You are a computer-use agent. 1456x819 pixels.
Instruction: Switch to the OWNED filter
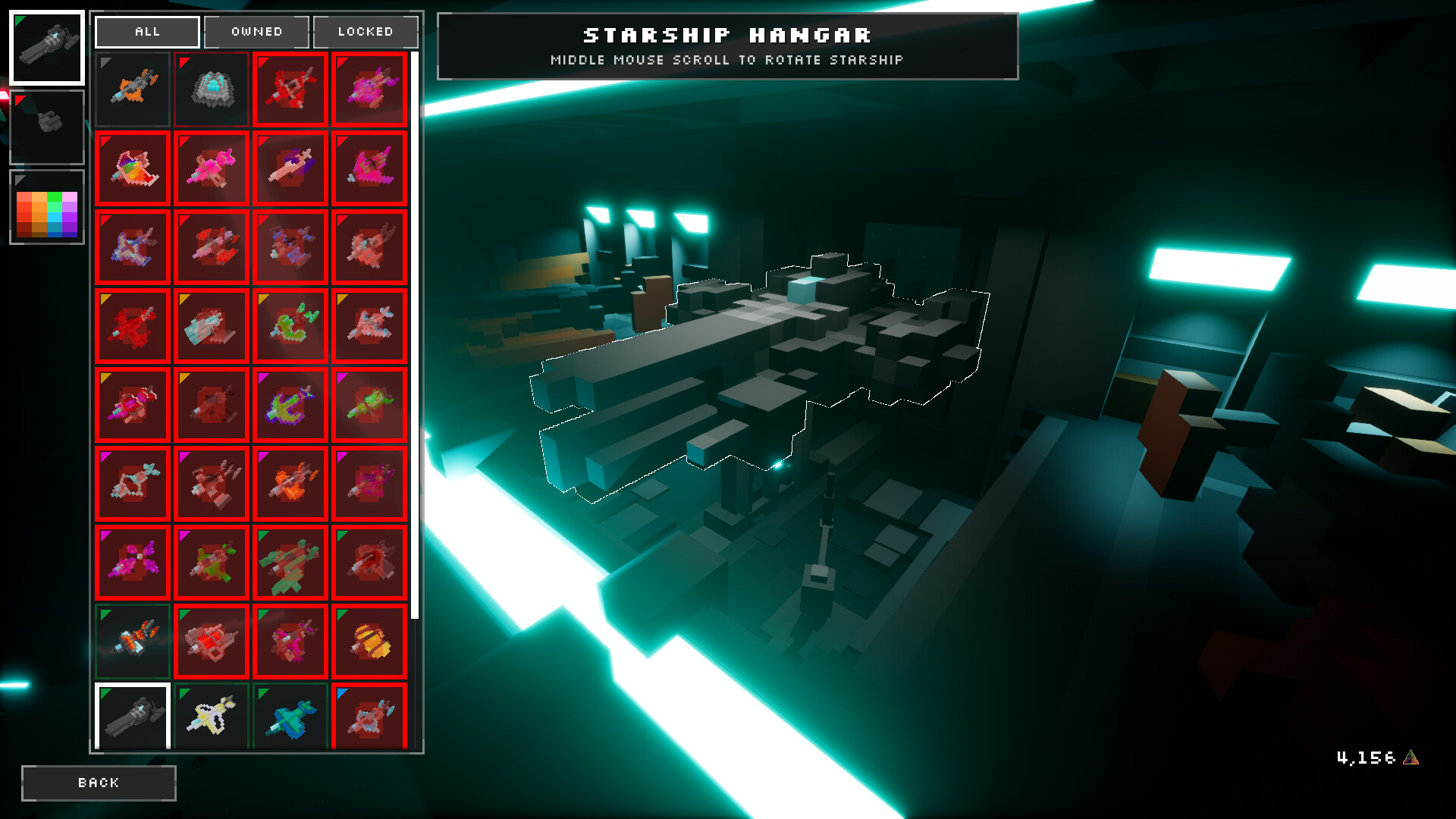click(256, 32)
